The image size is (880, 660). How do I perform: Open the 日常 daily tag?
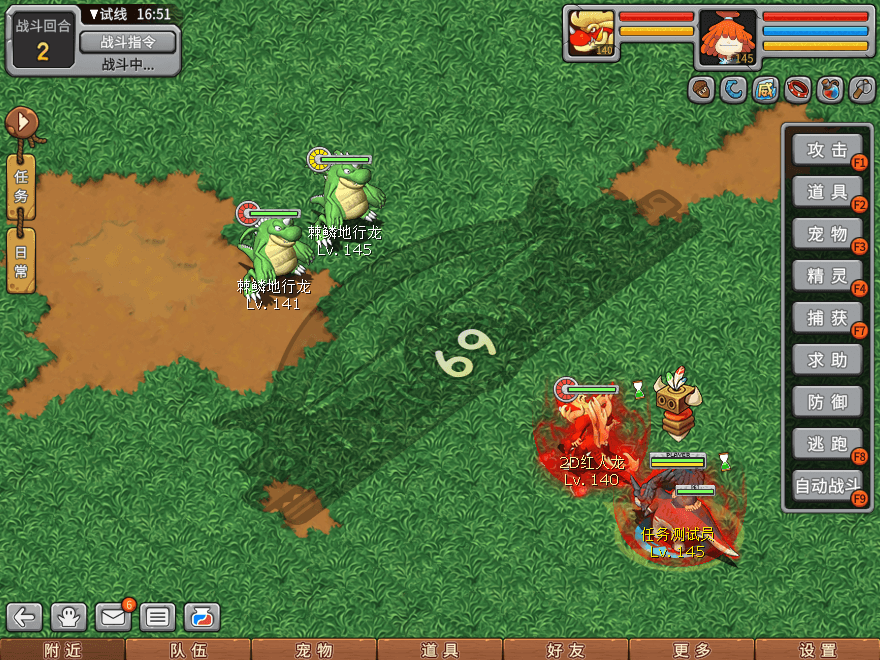(x=21, y=259)
